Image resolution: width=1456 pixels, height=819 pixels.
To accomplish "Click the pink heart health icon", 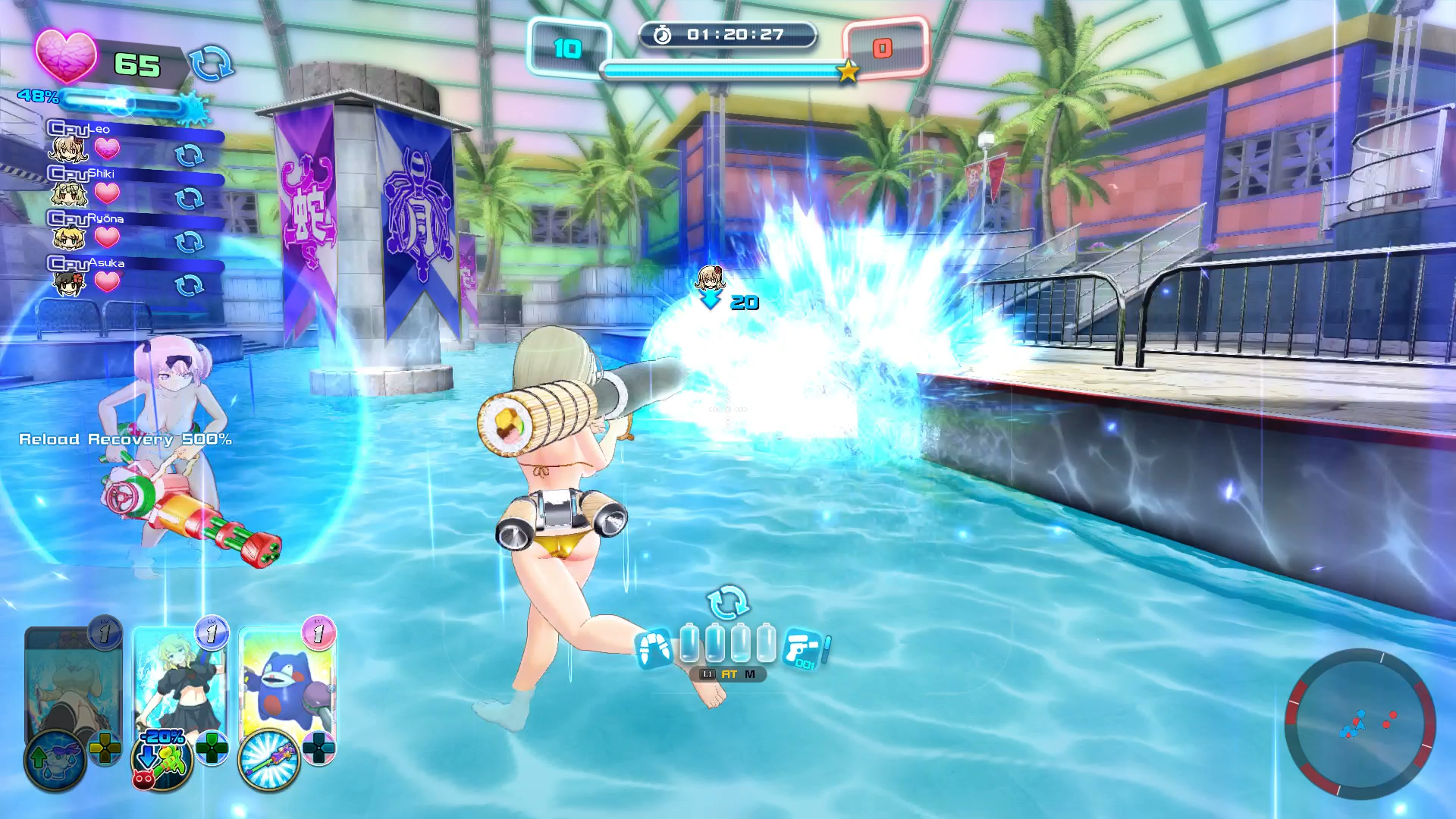I will click(67, 57).
